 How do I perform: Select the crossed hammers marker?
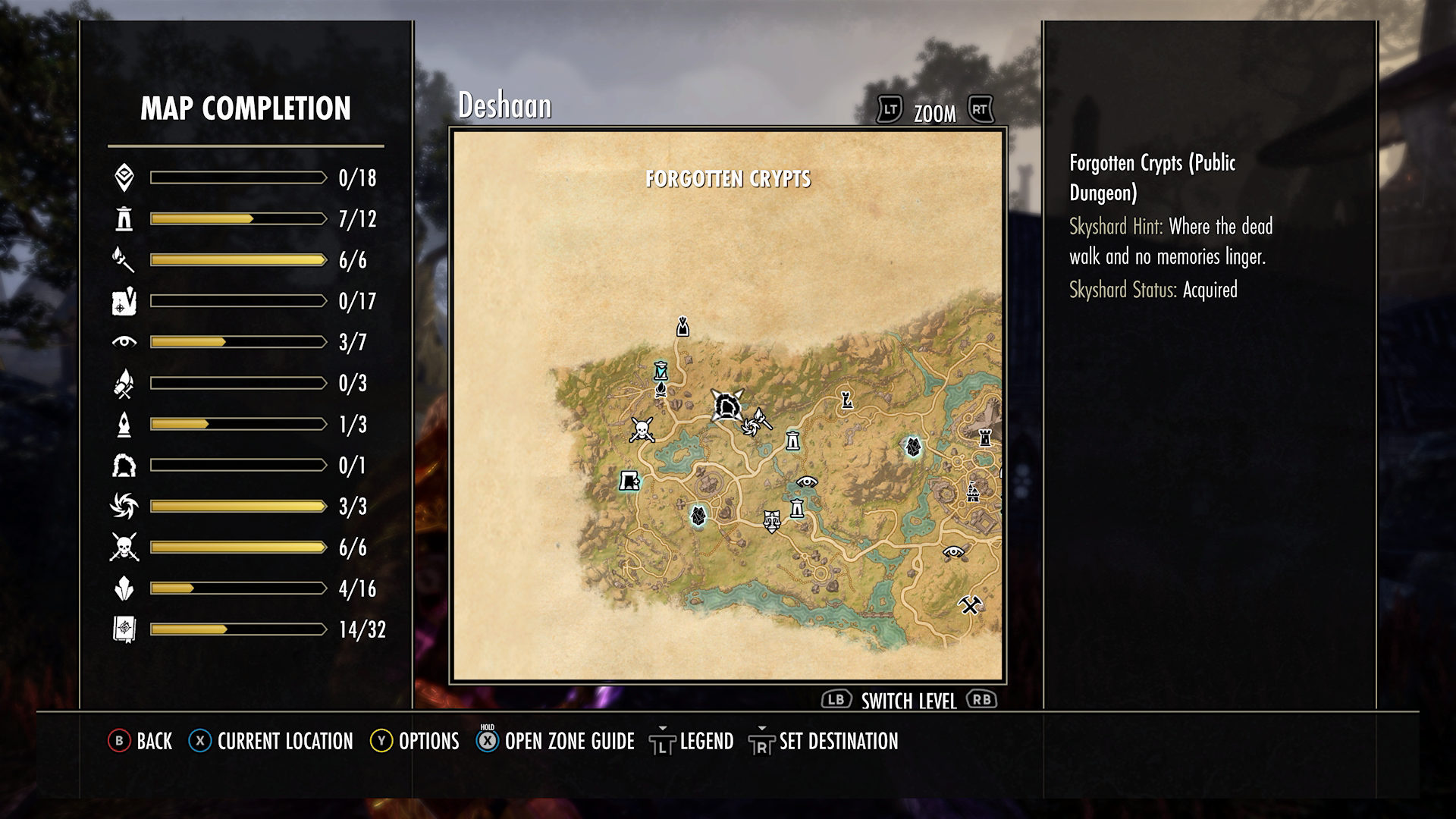pos(970,605)
